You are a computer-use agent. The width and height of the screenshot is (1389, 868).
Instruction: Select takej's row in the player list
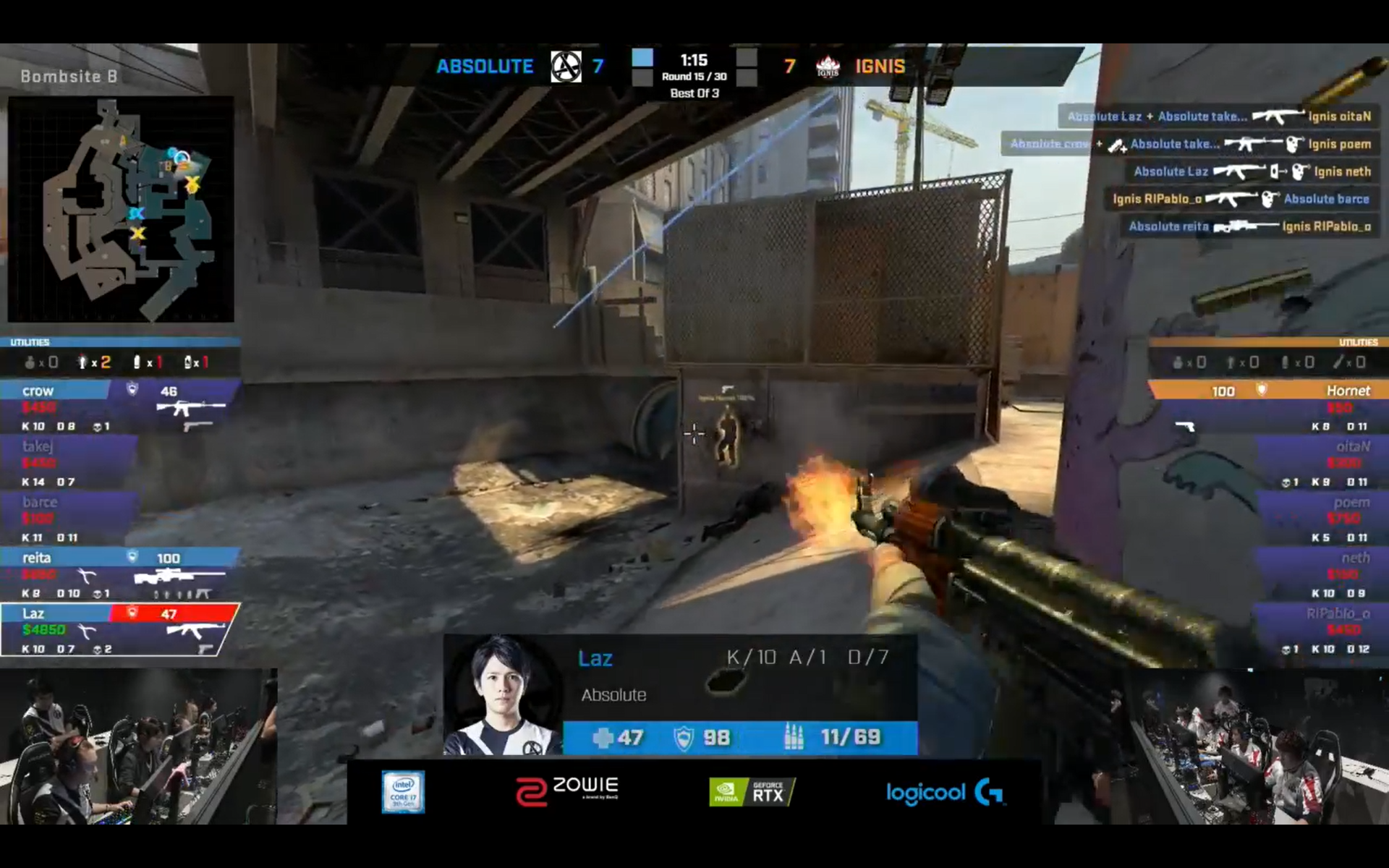pos(69,463)
